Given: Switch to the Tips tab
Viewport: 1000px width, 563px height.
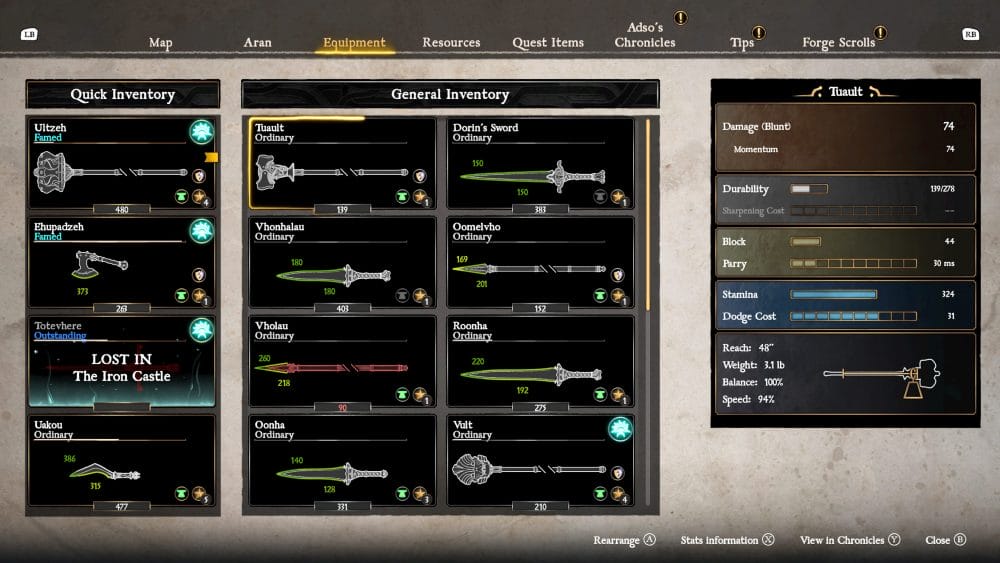Looking at the screenshot, I should pyautogui.click(x=742, y=43).
